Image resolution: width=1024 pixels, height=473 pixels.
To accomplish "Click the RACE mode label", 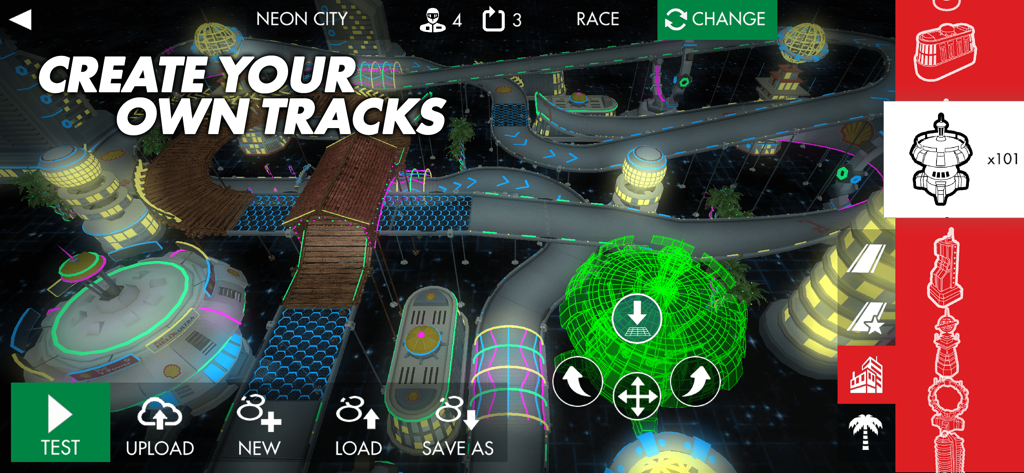I will click(597, 19).
